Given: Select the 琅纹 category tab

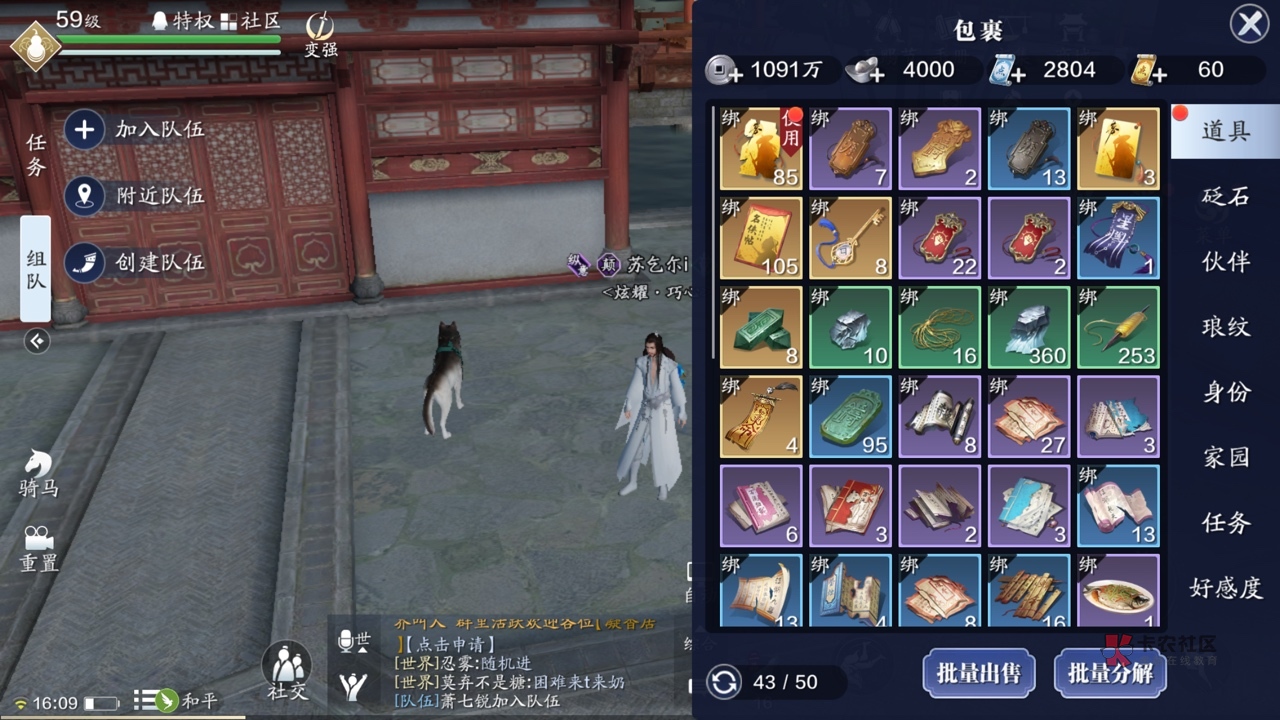Looking at the screenshot, I should click(1225, 327).
